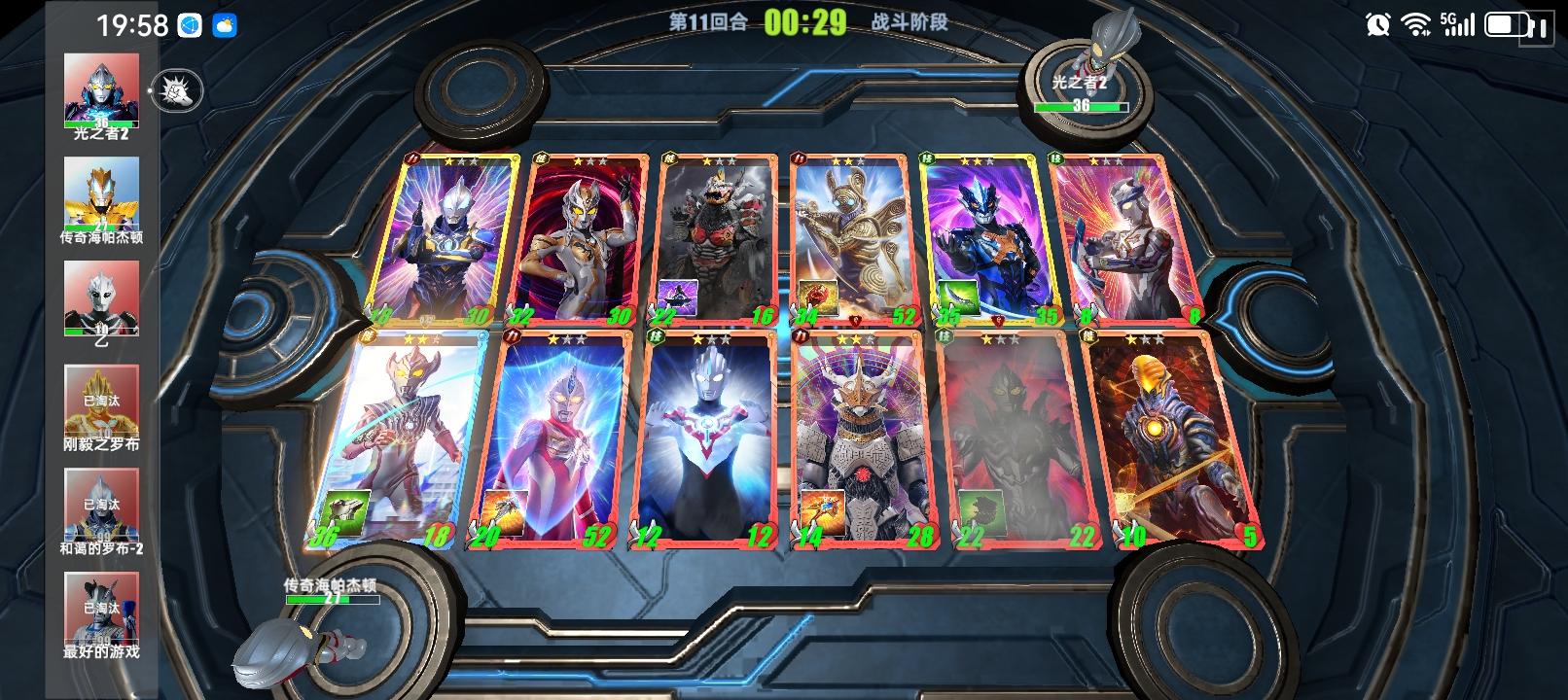
Task: Tap the eliminated 刚毅之罗布 player portrait
Action: click(100, 403)
